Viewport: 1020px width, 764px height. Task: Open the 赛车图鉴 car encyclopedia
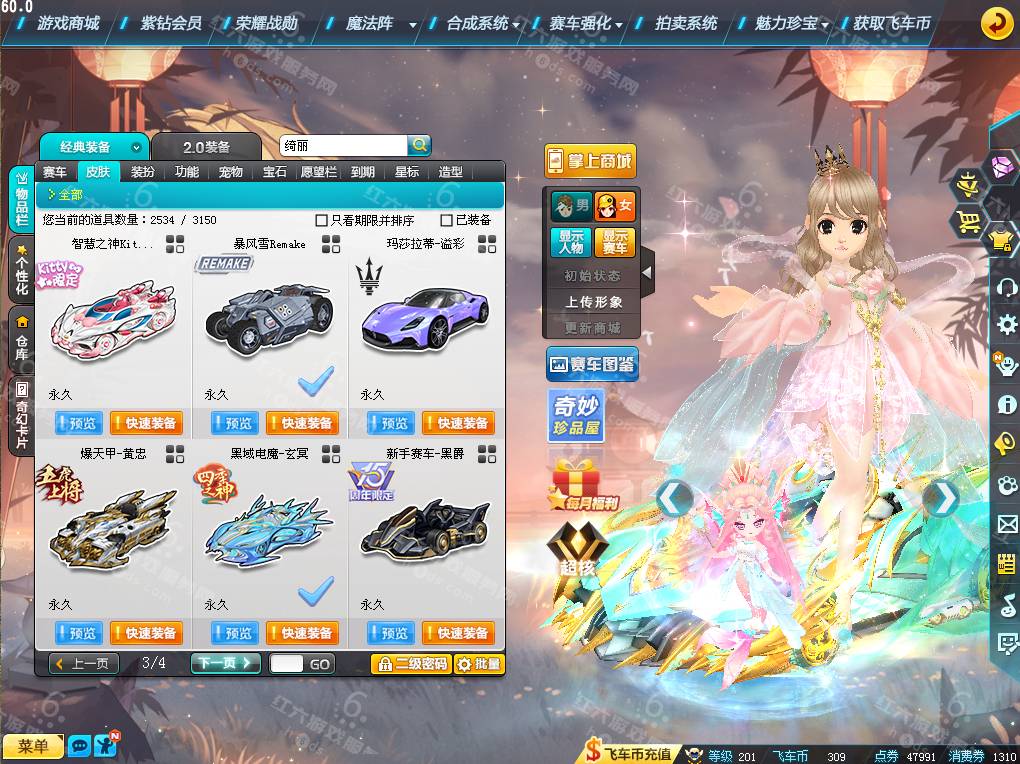[x=591, y=365]
